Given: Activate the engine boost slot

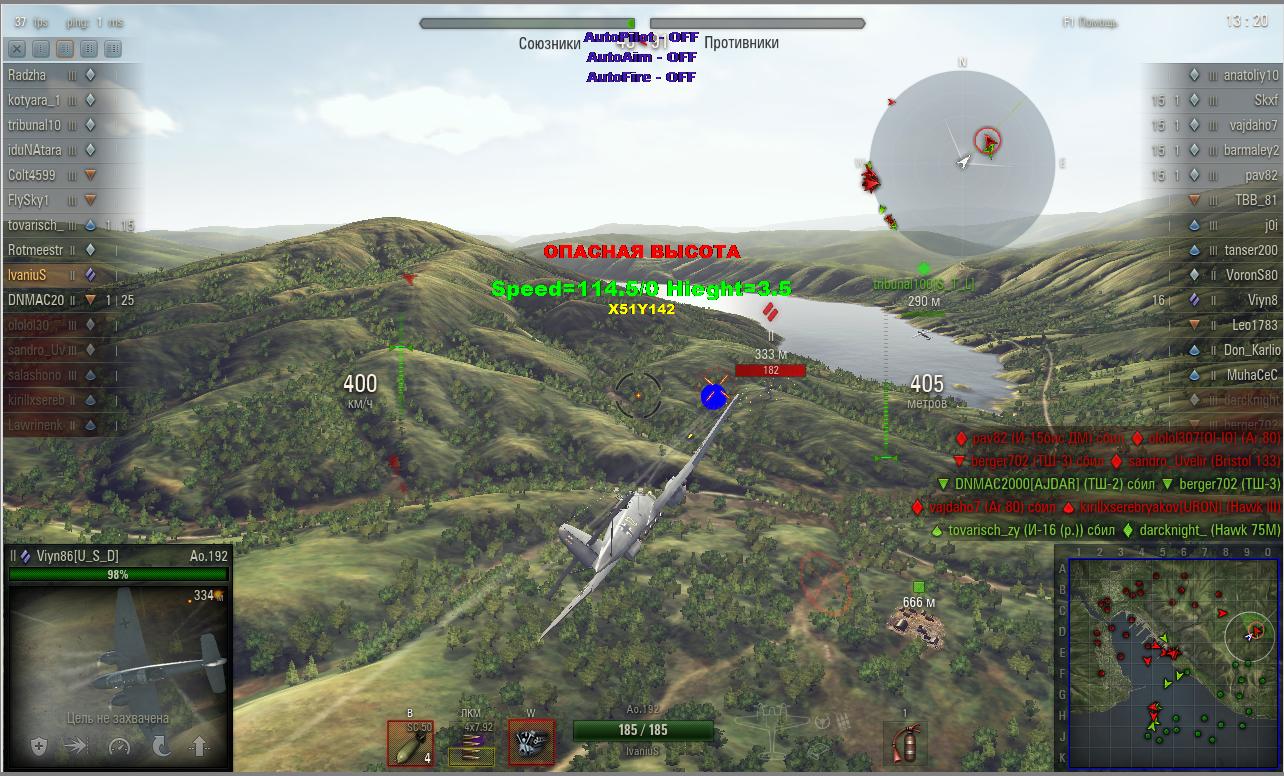Looking at the screenshot, I should coord(531,743).
